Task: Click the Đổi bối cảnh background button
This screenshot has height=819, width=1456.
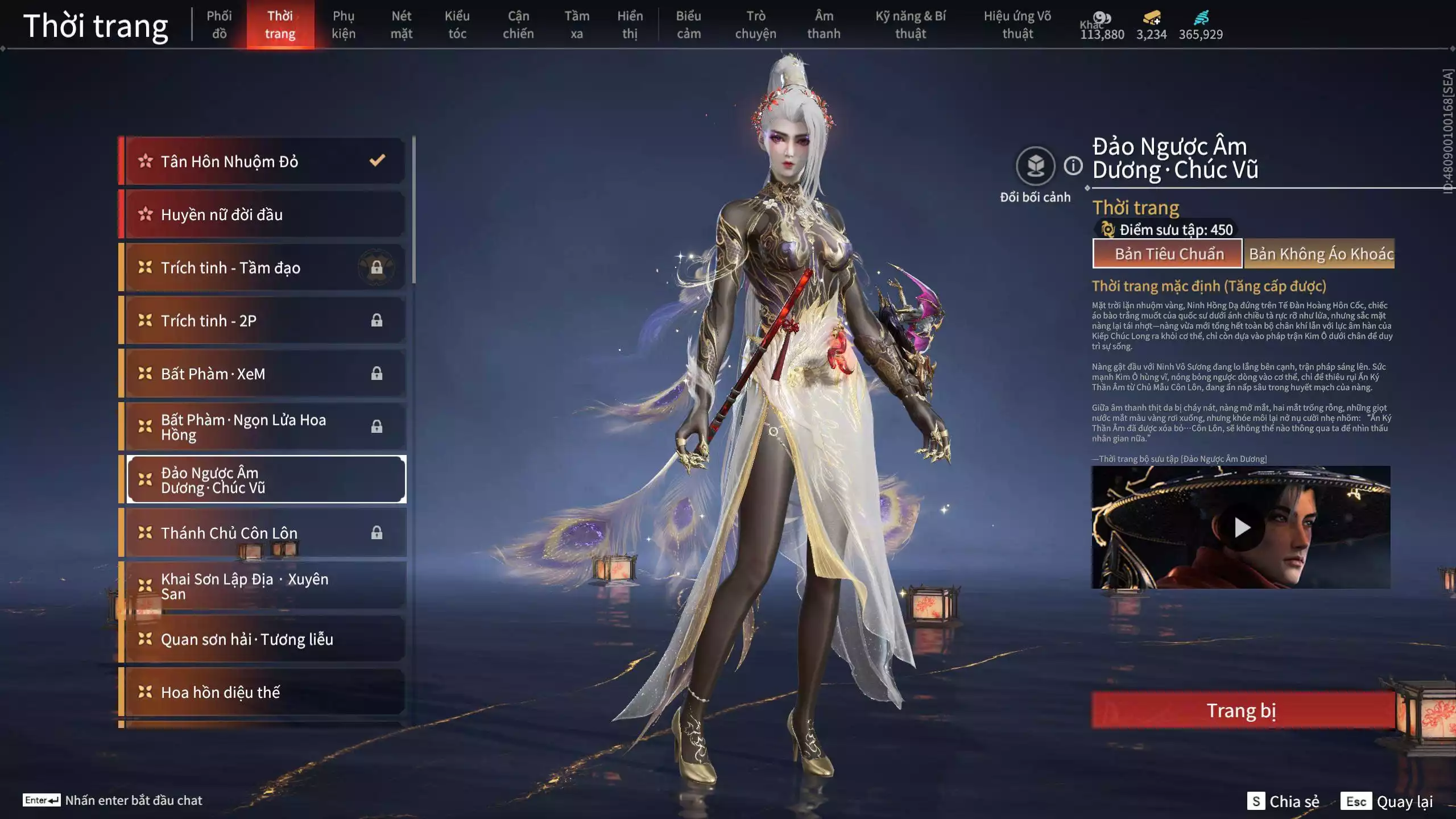Action: (1035, 167)
